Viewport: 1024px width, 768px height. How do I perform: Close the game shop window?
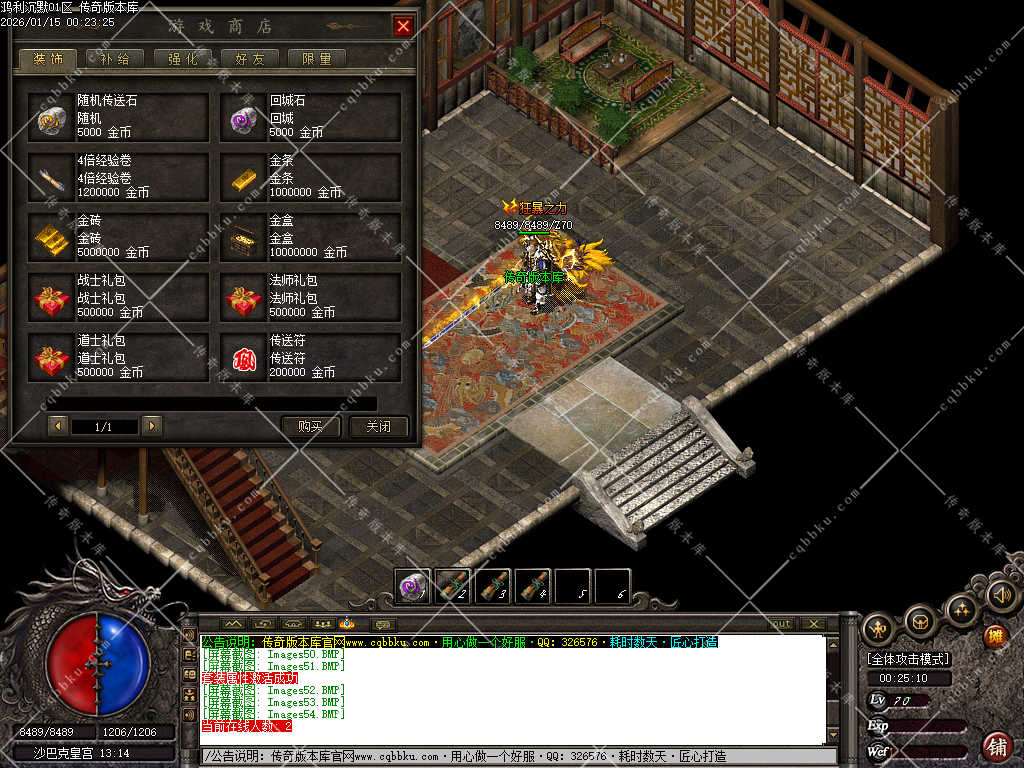coord(403,26)
